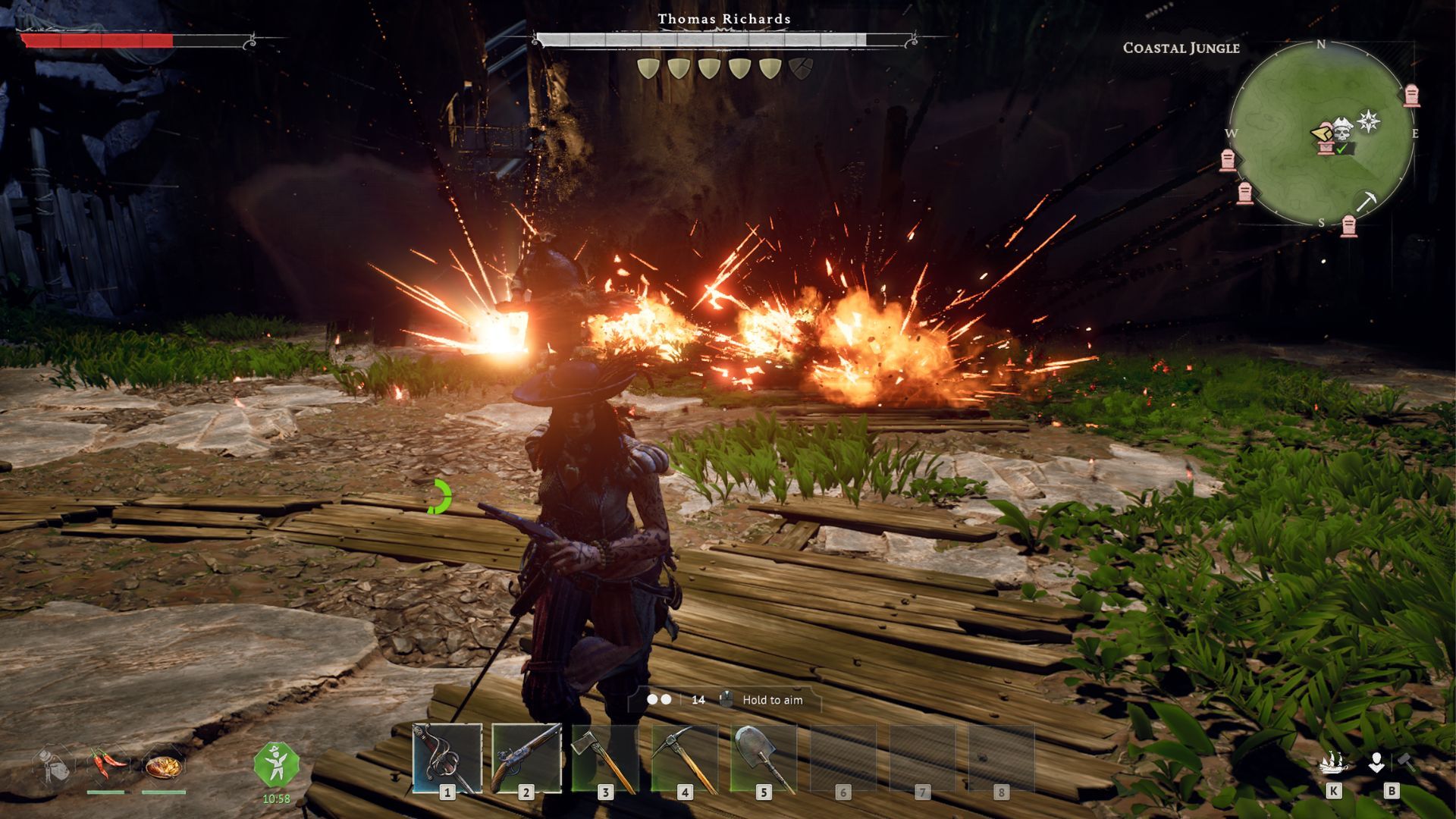Screen dimensions: 1456x819
Task: Click the compass star marker on minimap
Action: coord(1368,121)
